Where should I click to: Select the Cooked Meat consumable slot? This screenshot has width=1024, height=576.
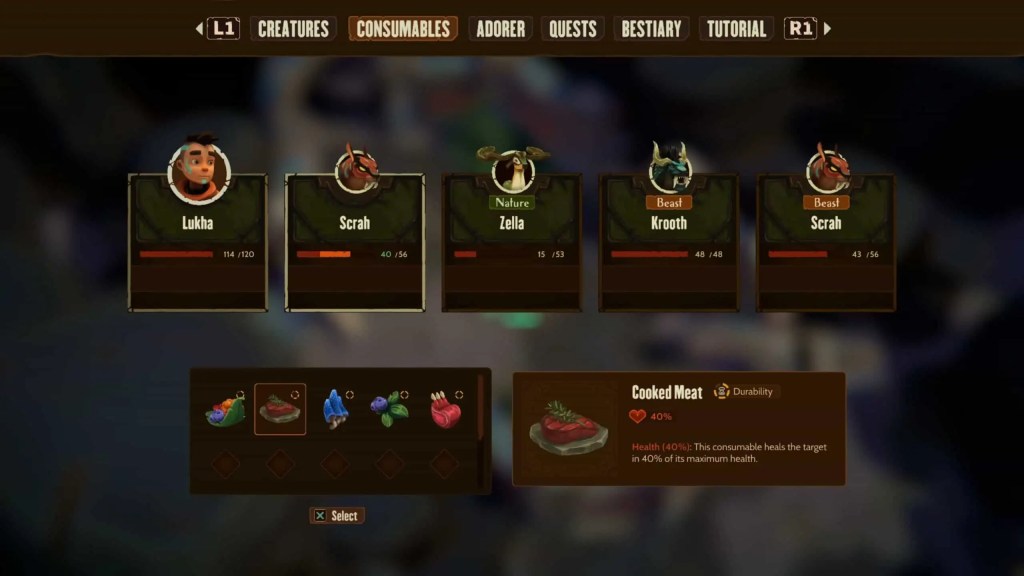click(x=280, y=410)
